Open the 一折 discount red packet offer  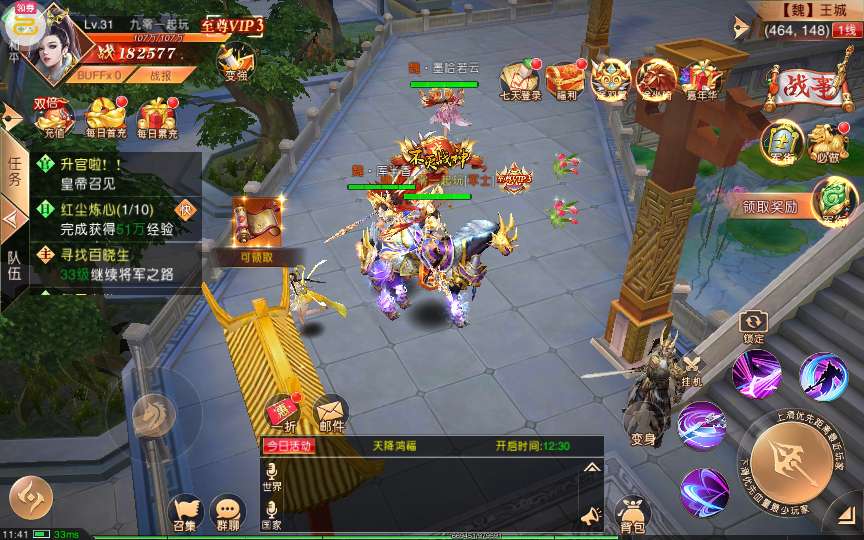(283, 412)
